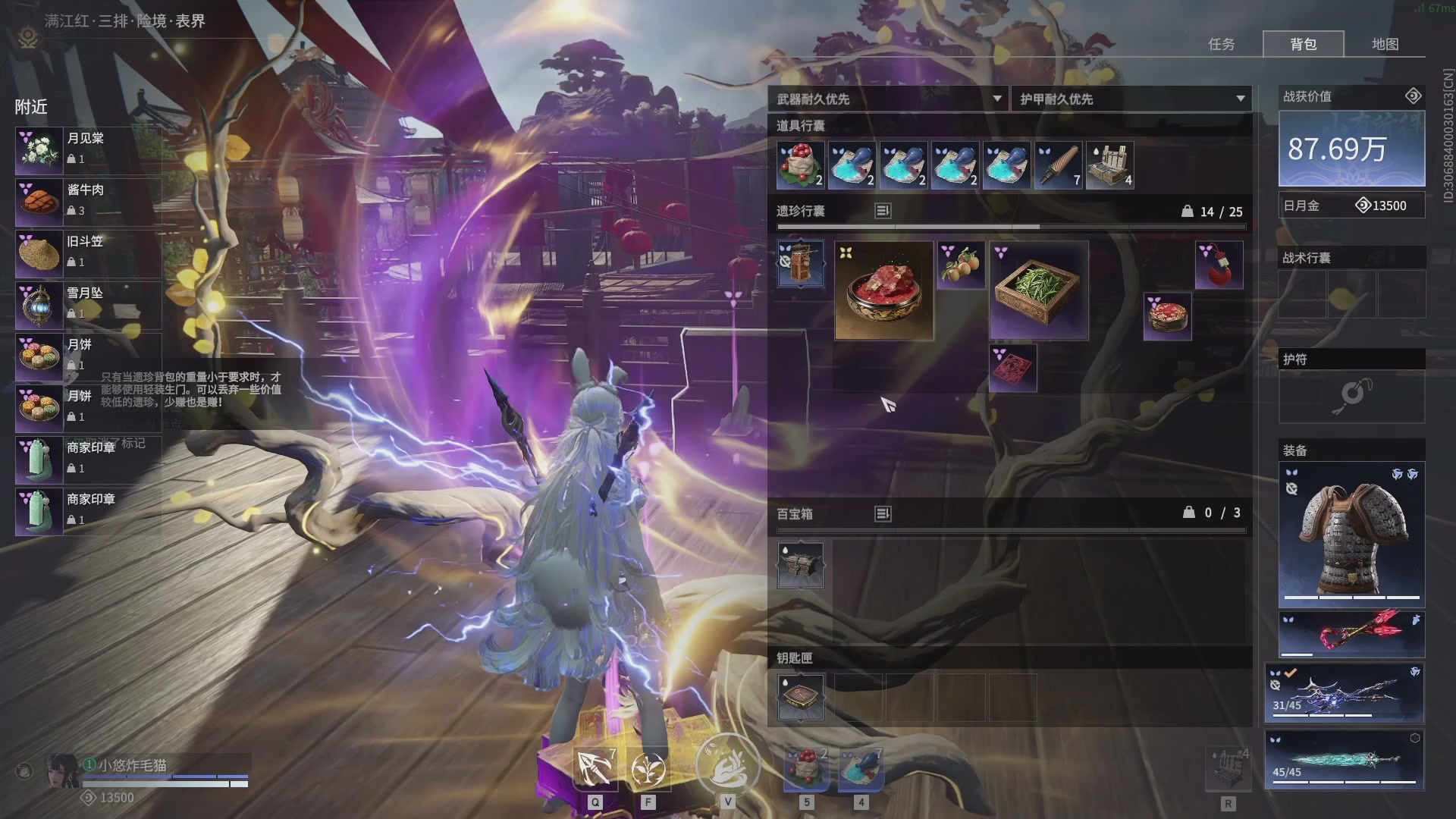Viewport: 1456px width, 819px height.
Task: Open the 护符 amulet slot
Action: [x=1351, y=396]
